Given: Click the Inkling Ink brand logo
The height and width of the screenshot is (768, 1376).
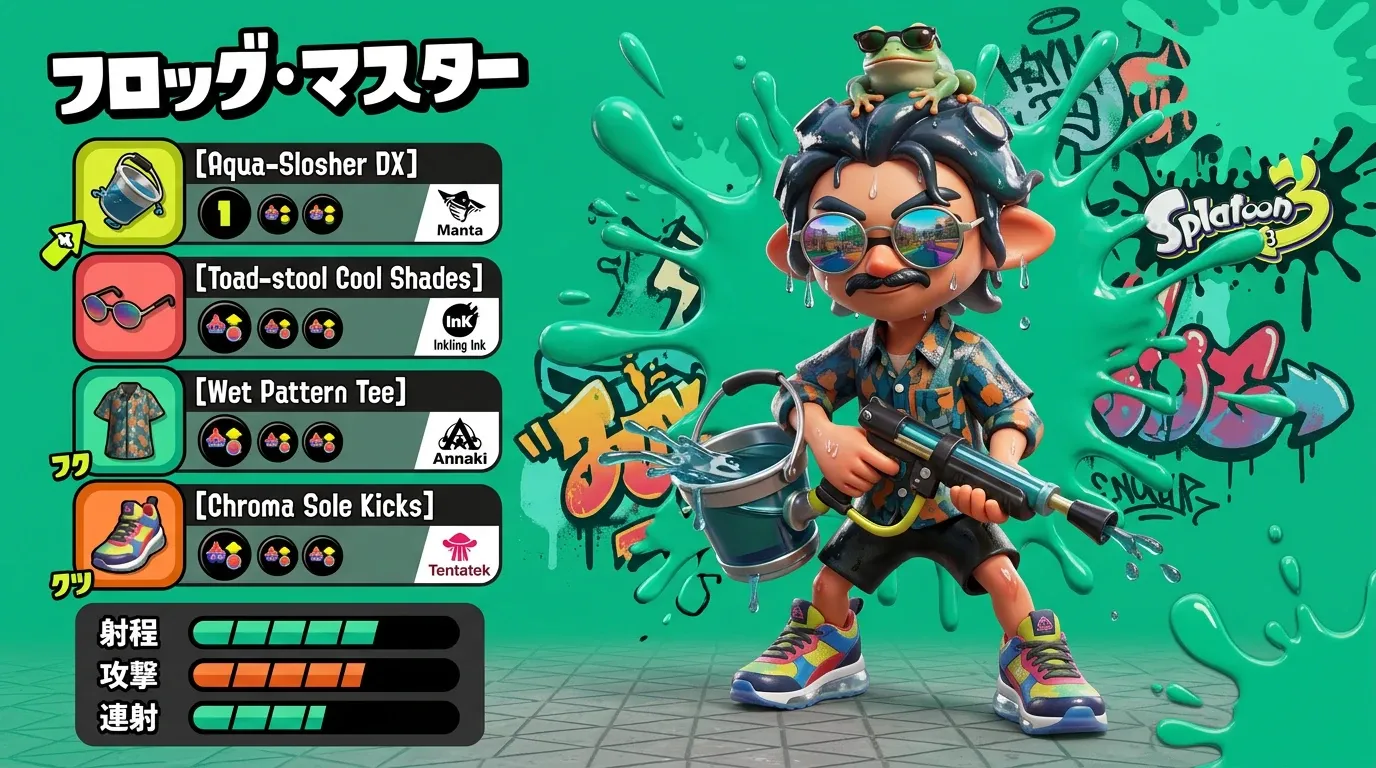Looking at the screenshot, I should pos(459,326).
